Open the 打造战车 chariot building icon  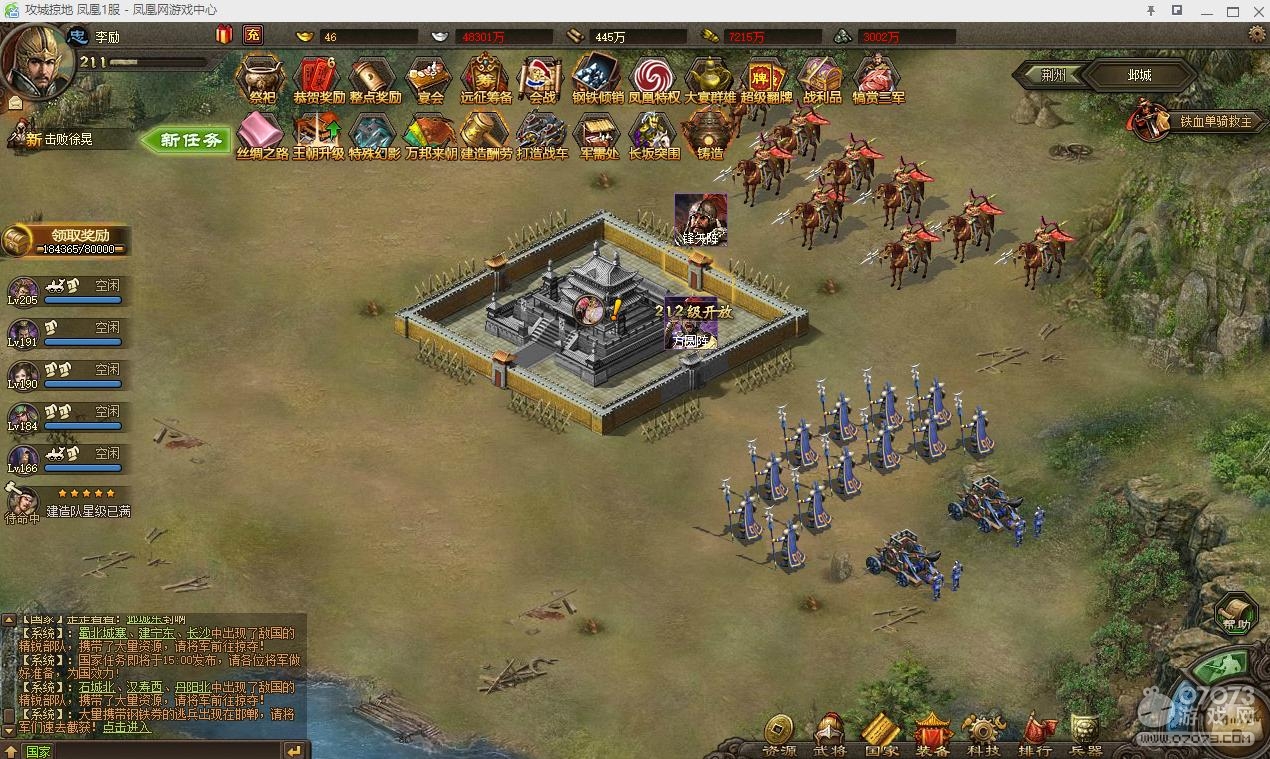(x=542, y=134)
